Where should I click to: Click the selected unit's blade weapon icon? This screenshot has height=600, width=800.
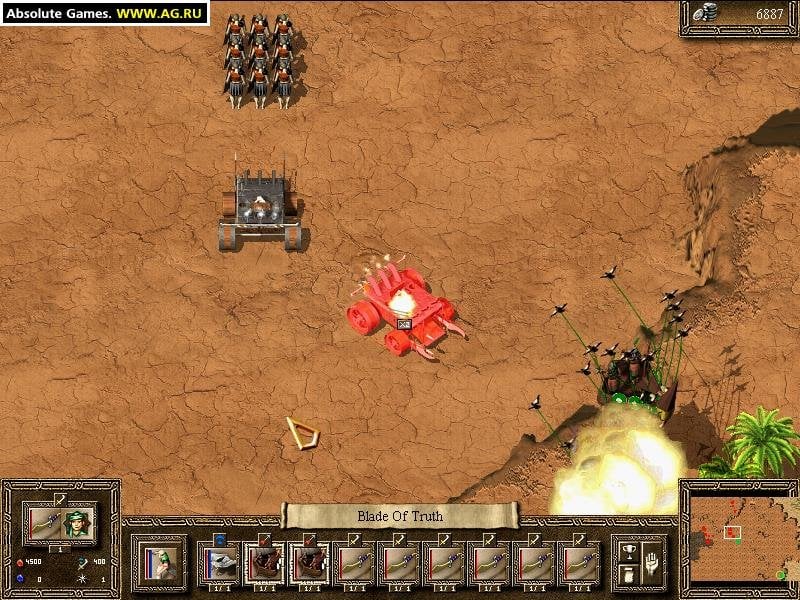(44, 522)
